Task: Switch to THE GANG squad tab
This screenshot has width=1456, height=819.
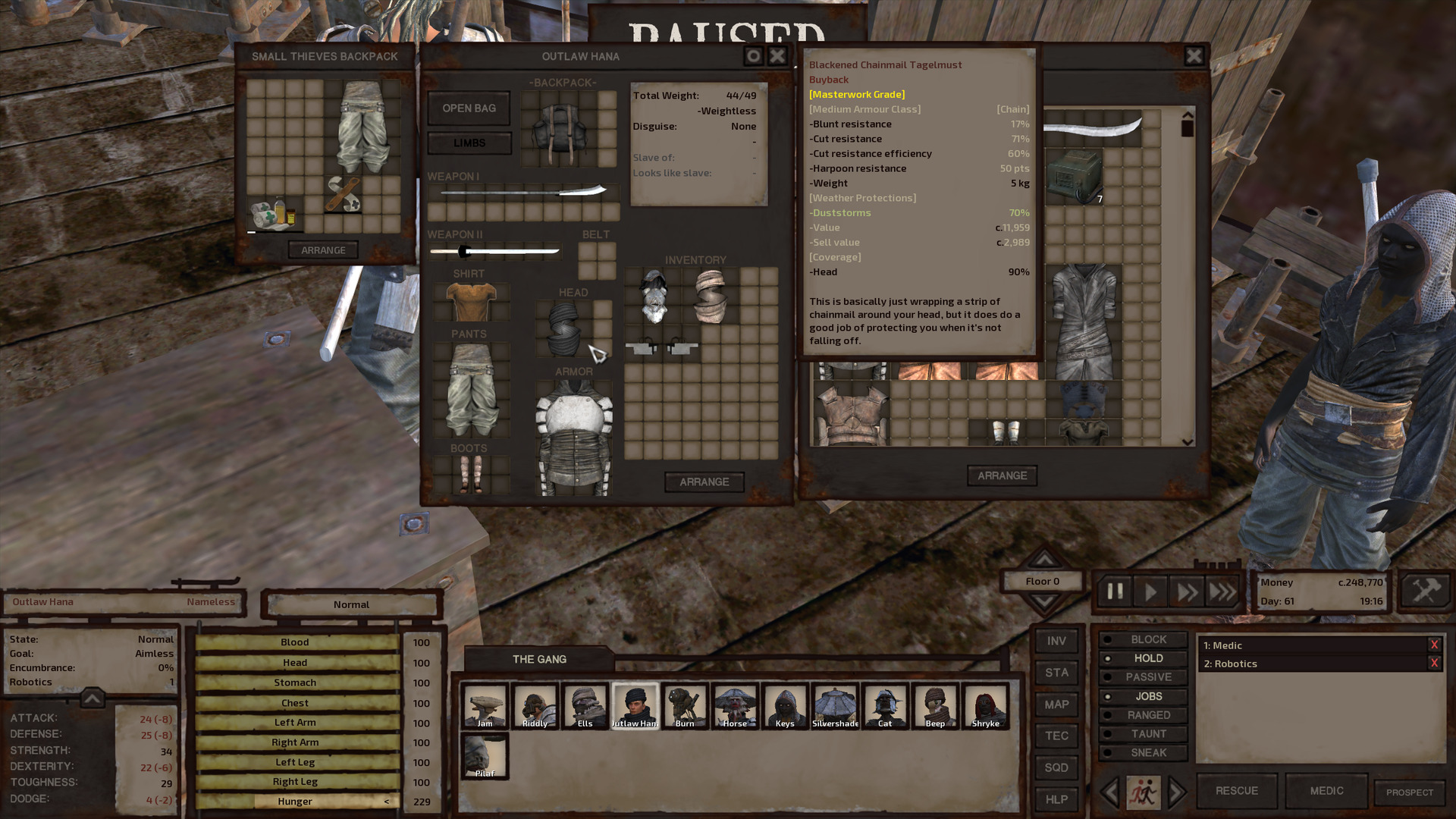Action: tap(539, 659)
